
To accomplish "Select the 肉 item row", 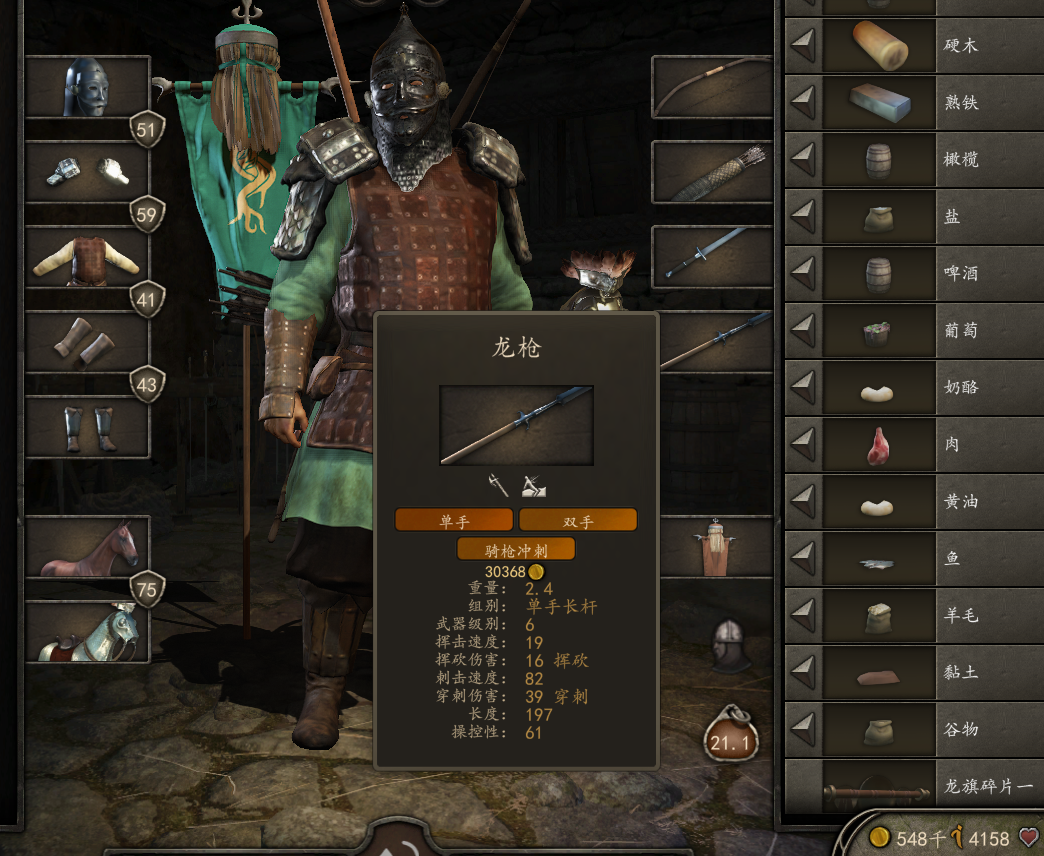I will [911, 444].
